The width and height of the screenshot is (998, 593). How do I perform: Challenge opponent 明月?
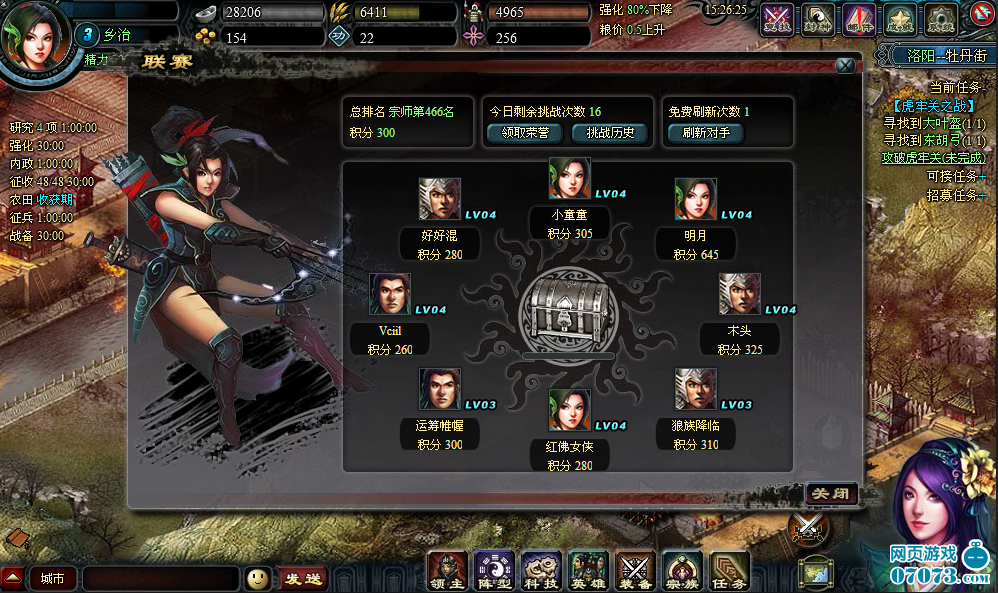point(695,199)
